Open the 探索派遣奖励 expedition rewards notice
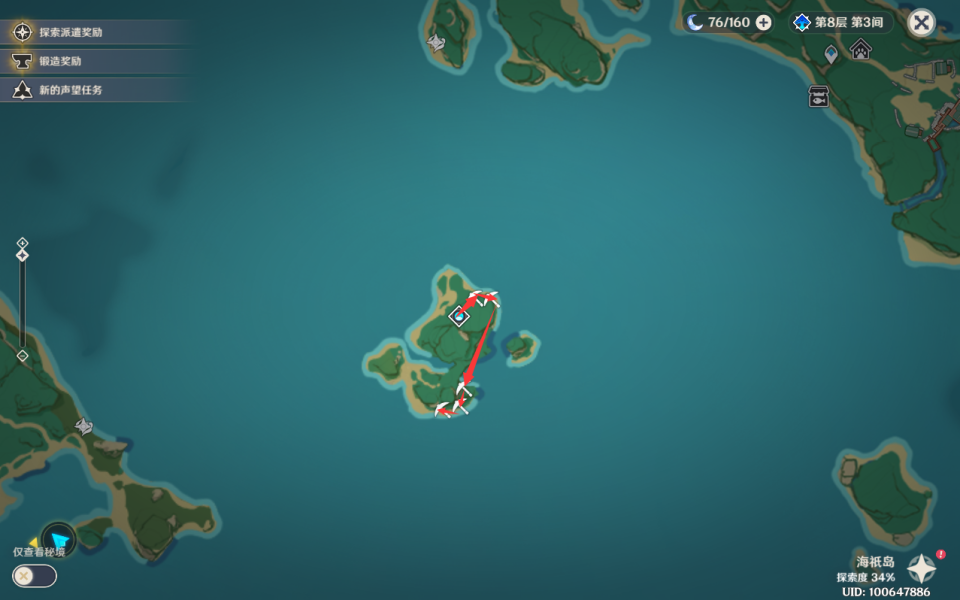 [70, 32]
